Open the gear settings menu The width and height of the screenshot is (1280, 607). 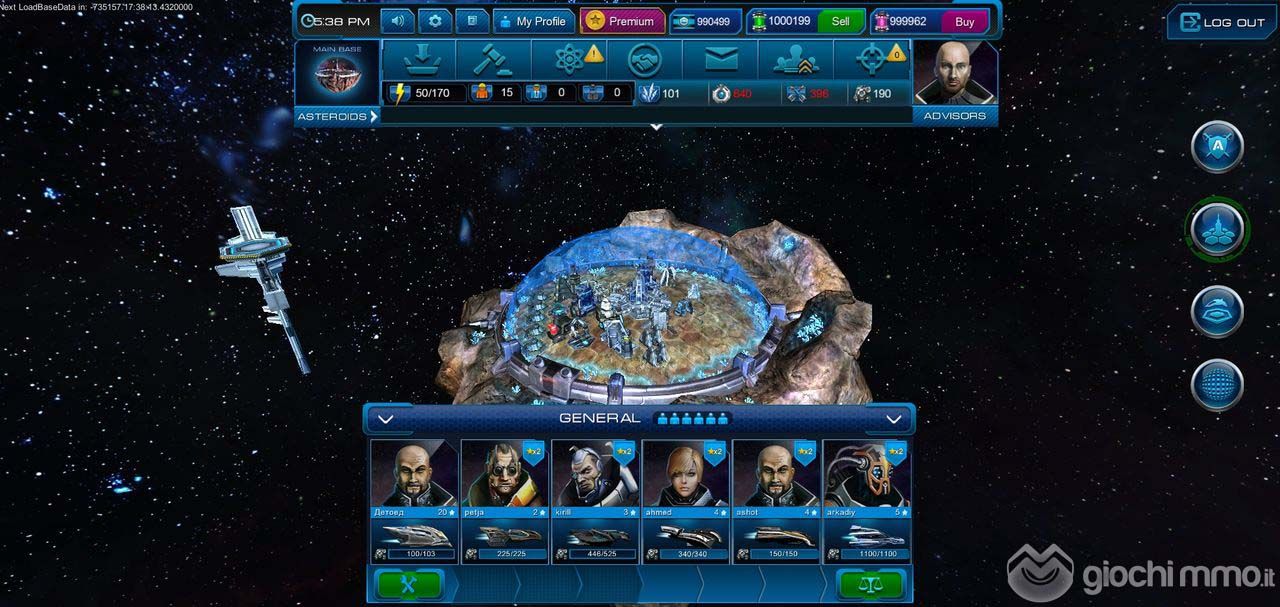tap(435, 21)
